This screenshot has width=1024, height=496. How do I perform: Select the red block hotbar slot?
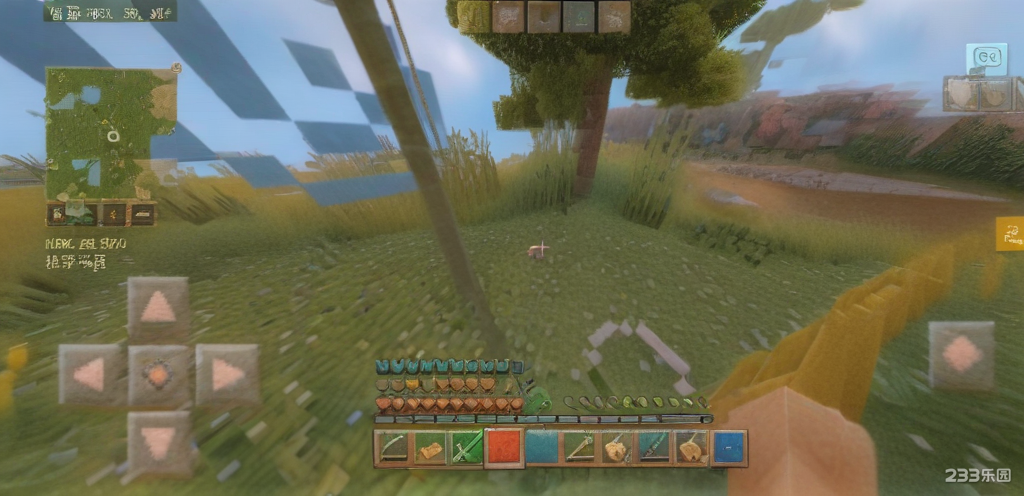(x=504, y=448)
